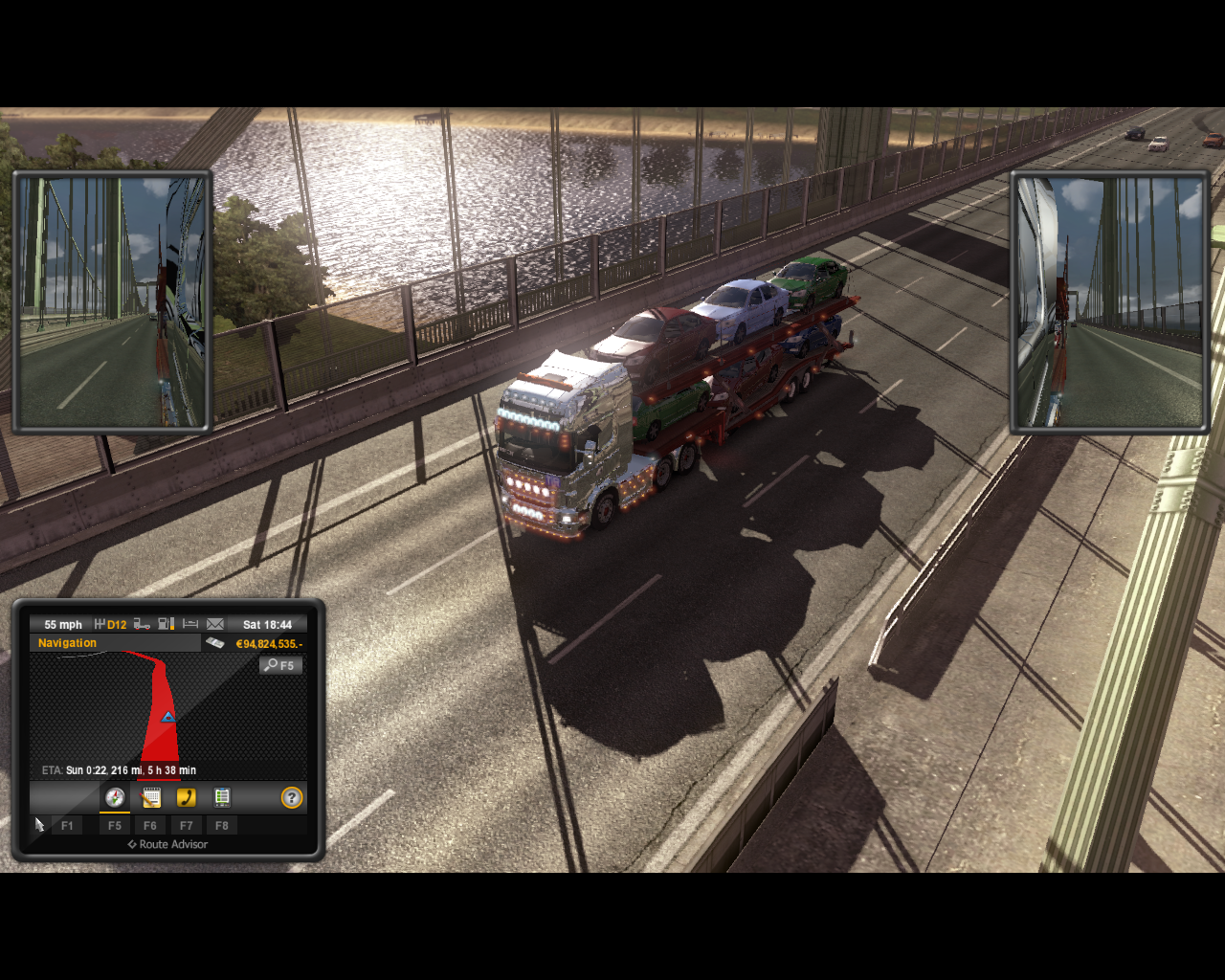Open the compass navigation tab
Viewport: 1225px width, 980px height.
click(115, 797)
